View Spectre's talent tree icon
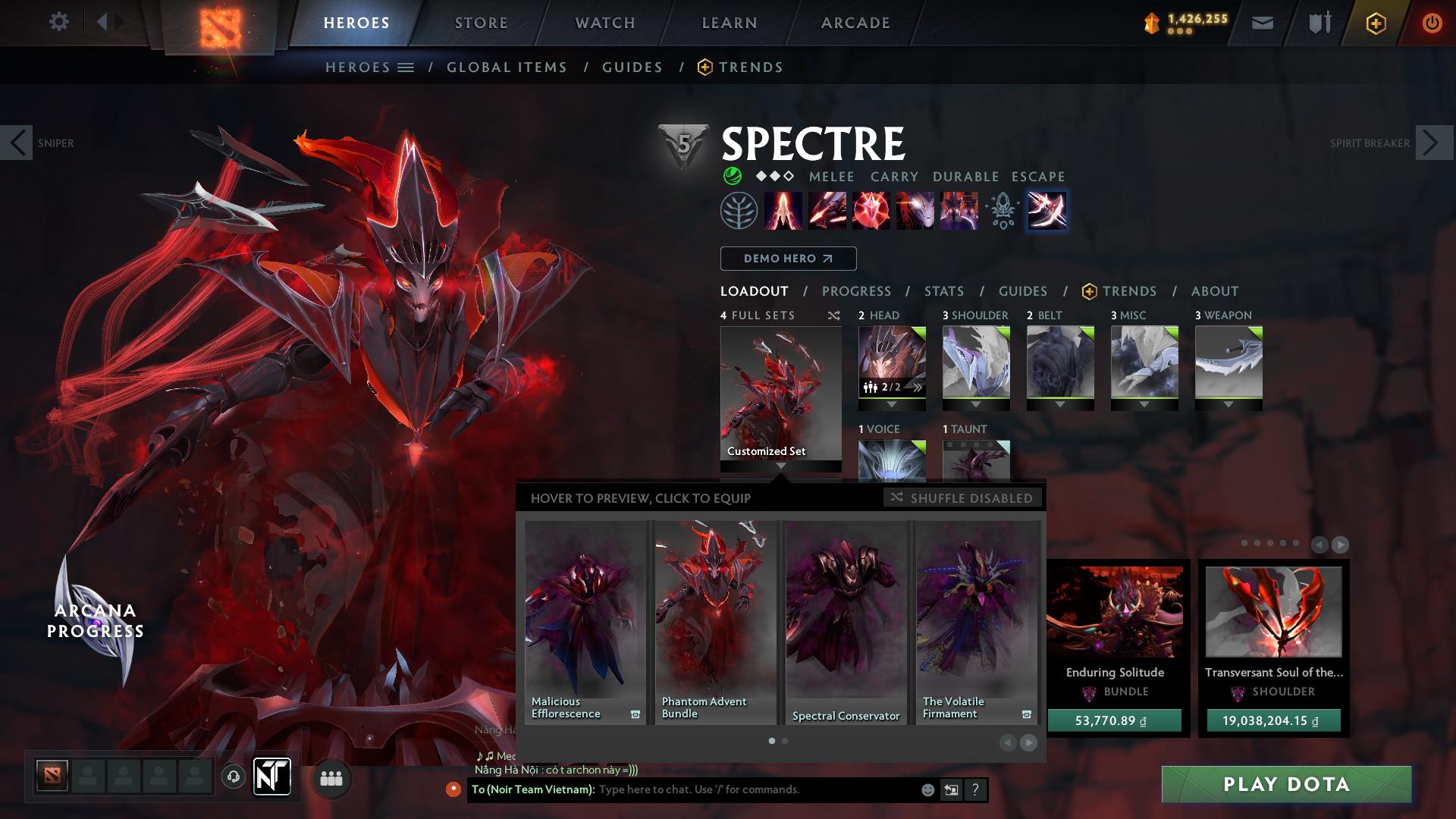The image size is (1456, 819). (x=737, y=211)
